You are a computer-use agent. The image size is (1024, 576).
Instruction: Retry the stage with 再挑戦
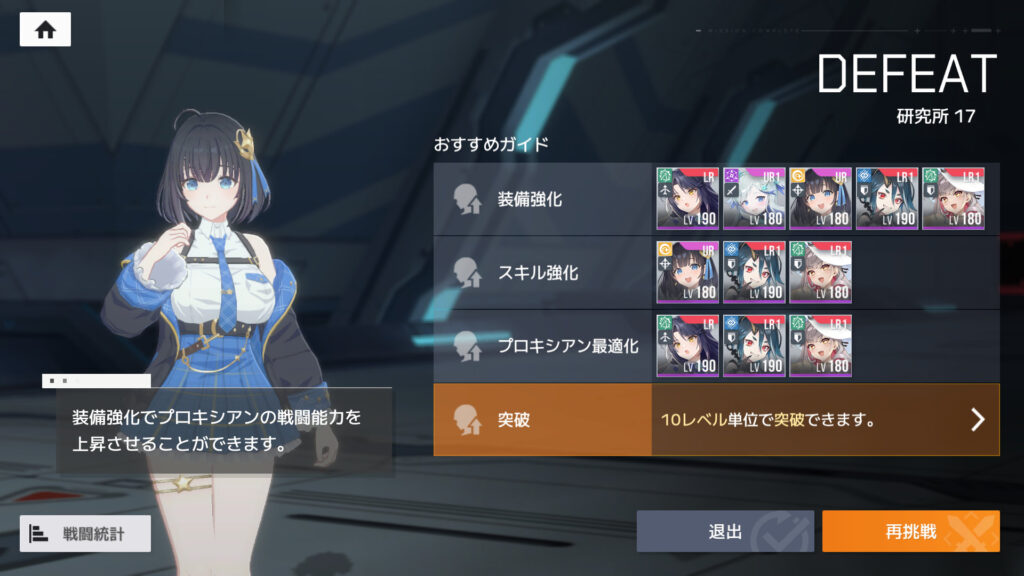[x=910, y=531]
